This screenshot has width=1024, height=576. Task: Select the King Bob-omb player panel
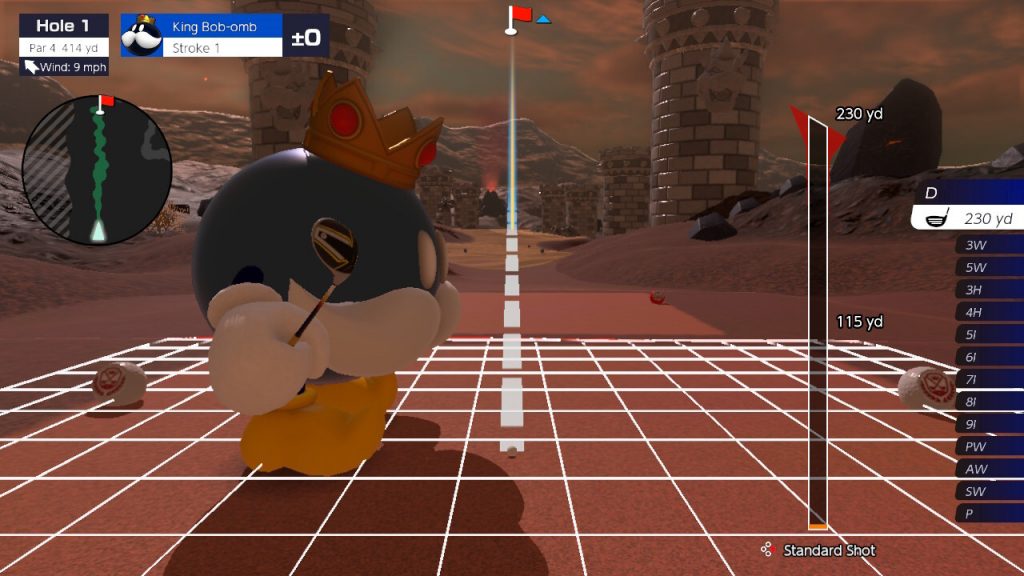222,36
